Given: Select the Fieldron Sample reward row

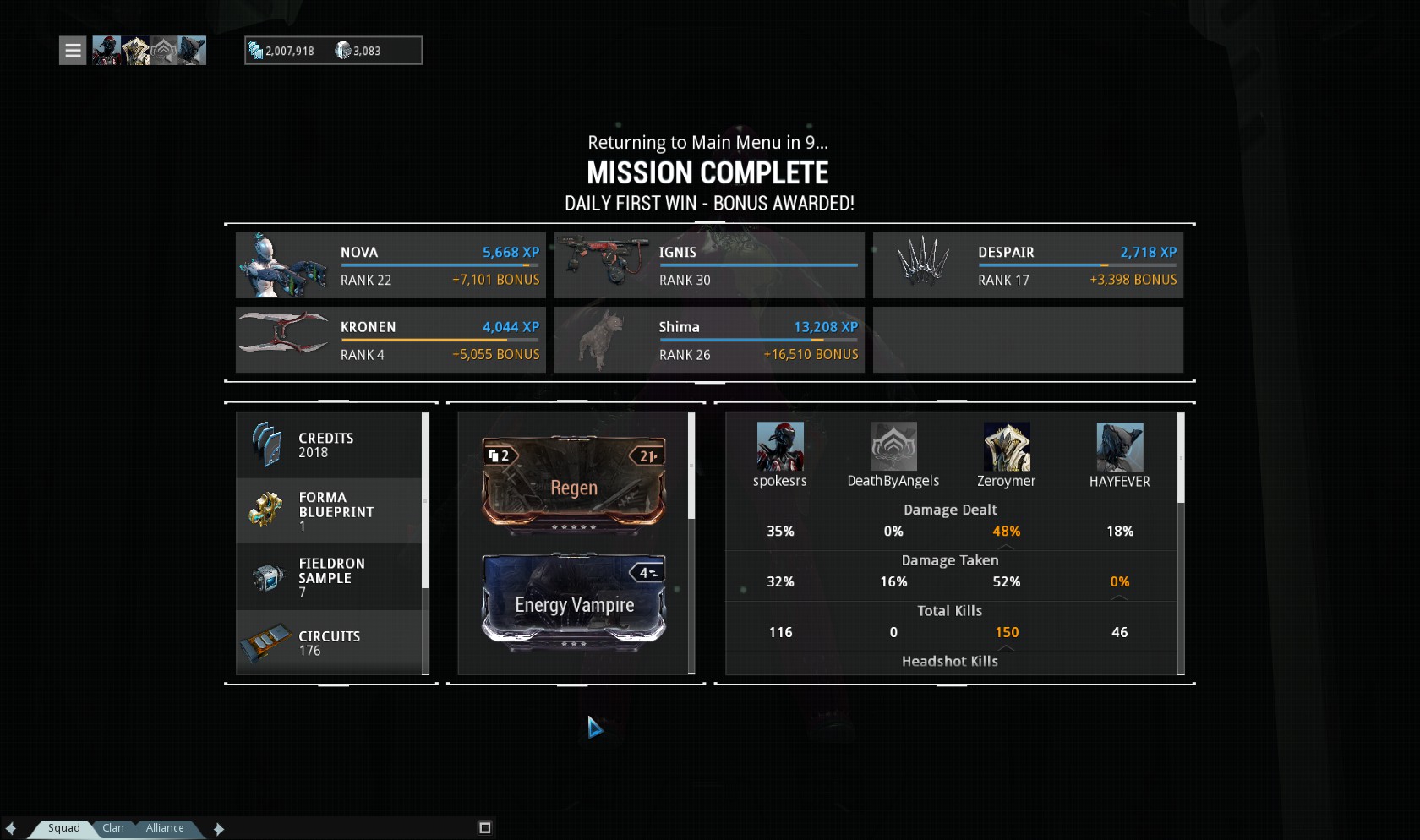Looking at the screenshot, I should coord(329,577).
